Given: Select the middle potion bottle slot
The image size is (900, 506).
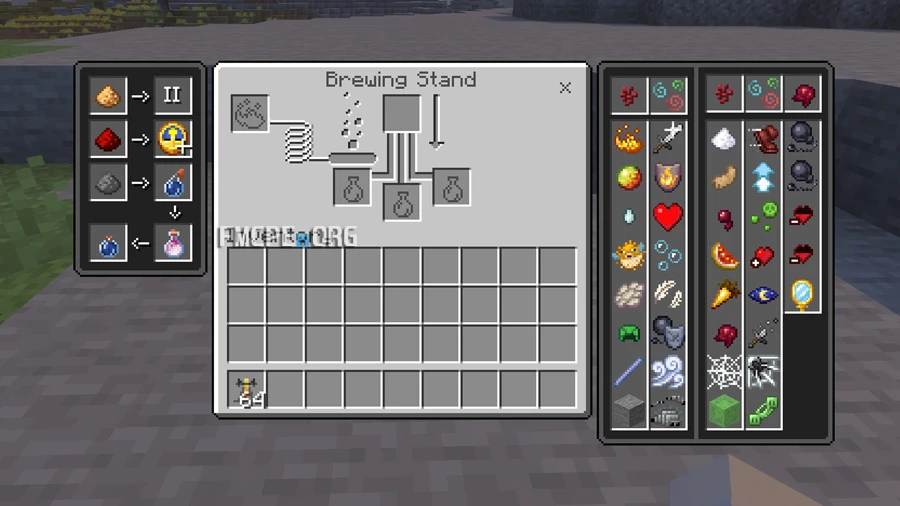Looking at the screenshot, I should click(402, 202).
